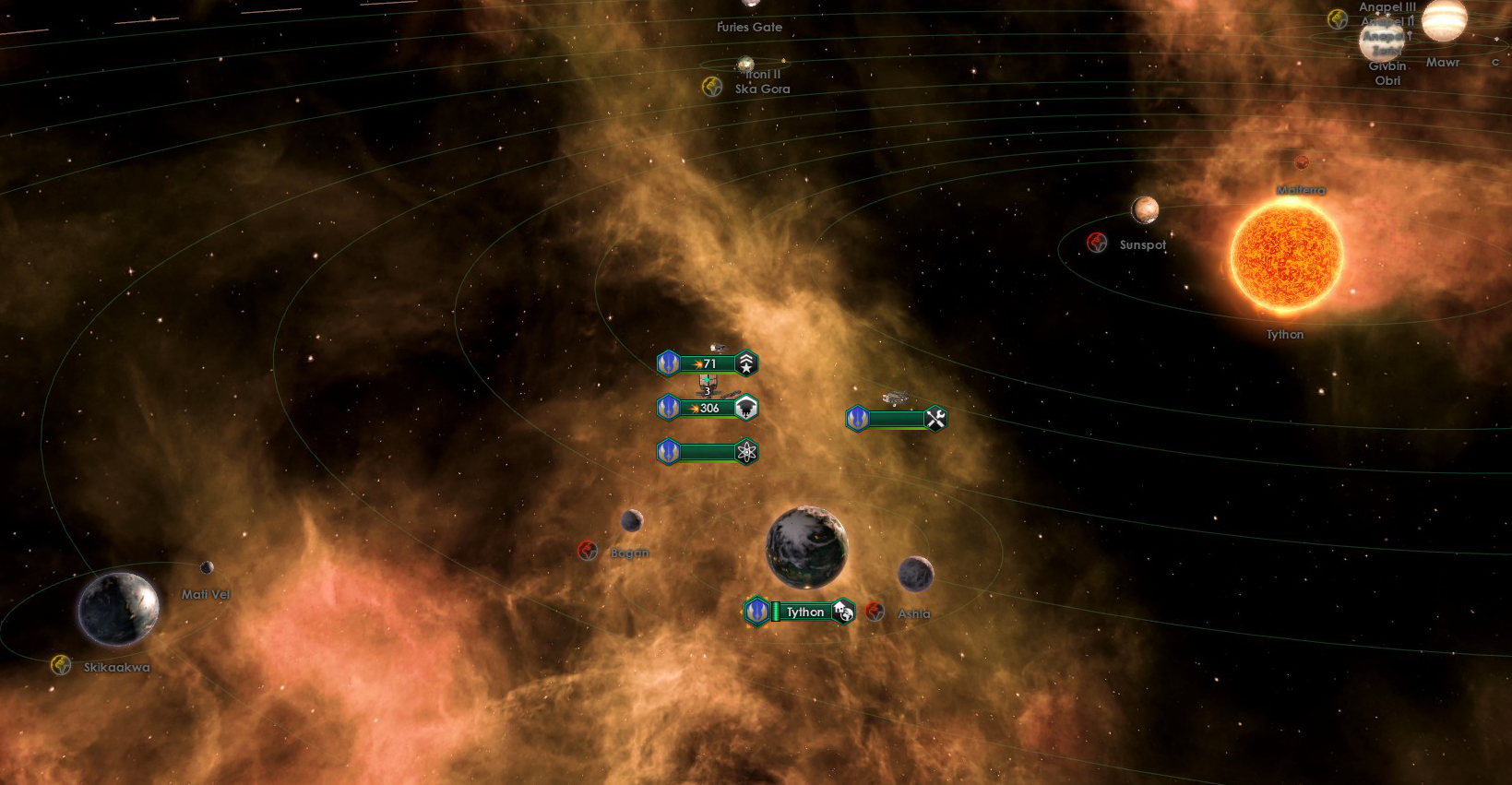Click the rank star icon on the 71 fleet bar
Screen dimensions: 1512x785
tap(747, 363)
